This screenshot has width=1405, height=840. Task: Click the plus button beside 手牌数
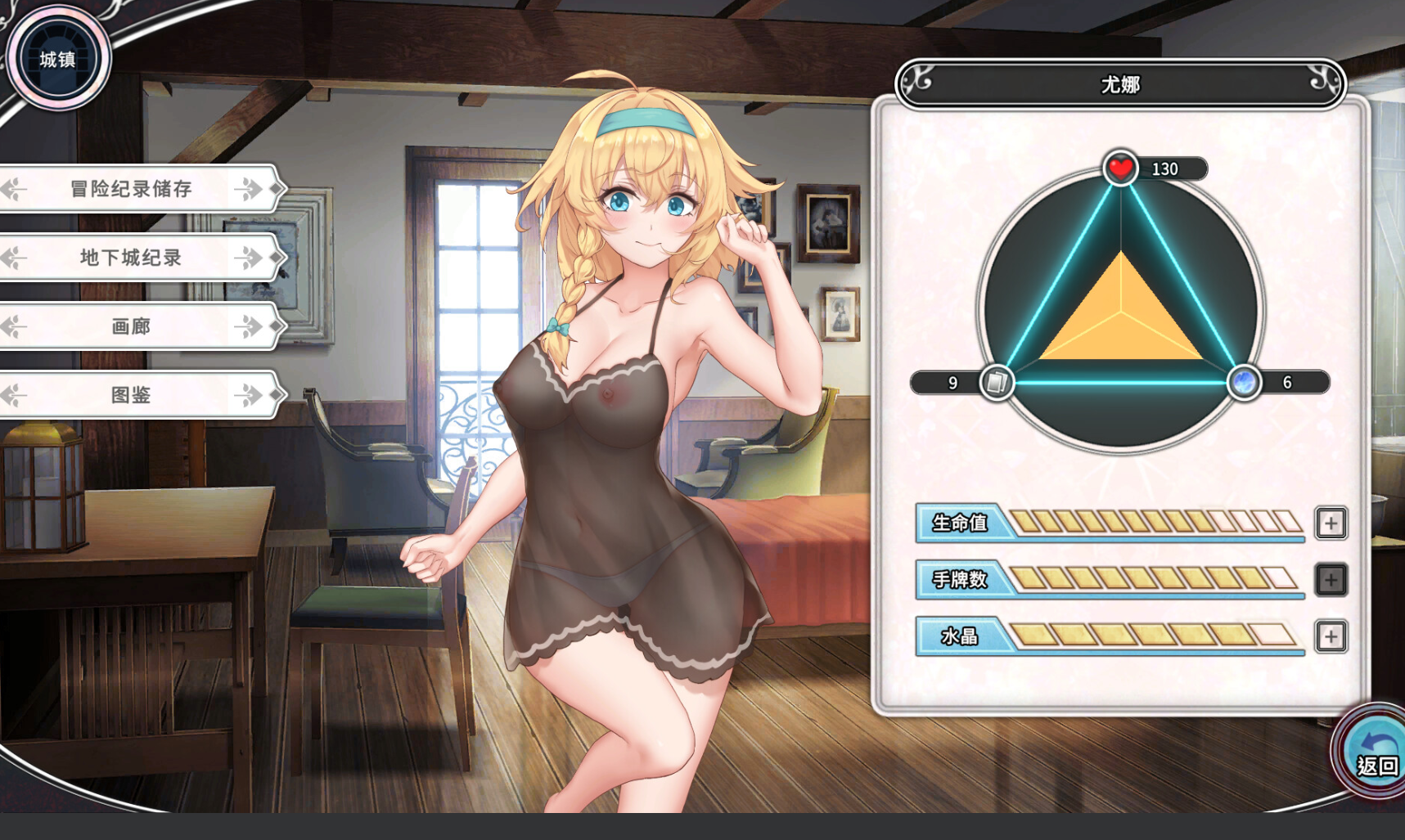pos(1331,580)
